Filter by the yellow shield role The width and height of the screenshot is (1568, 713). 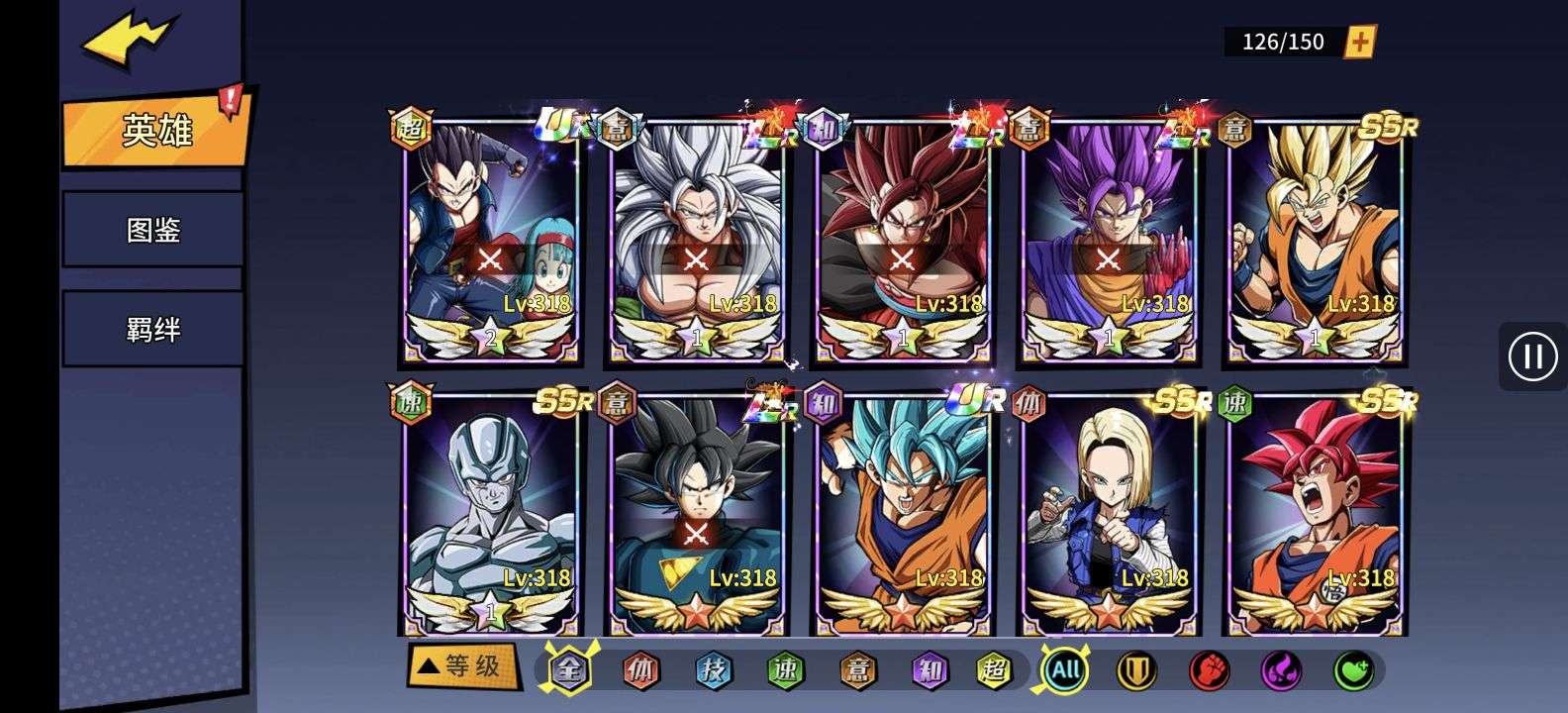(x=1136, y=670)
